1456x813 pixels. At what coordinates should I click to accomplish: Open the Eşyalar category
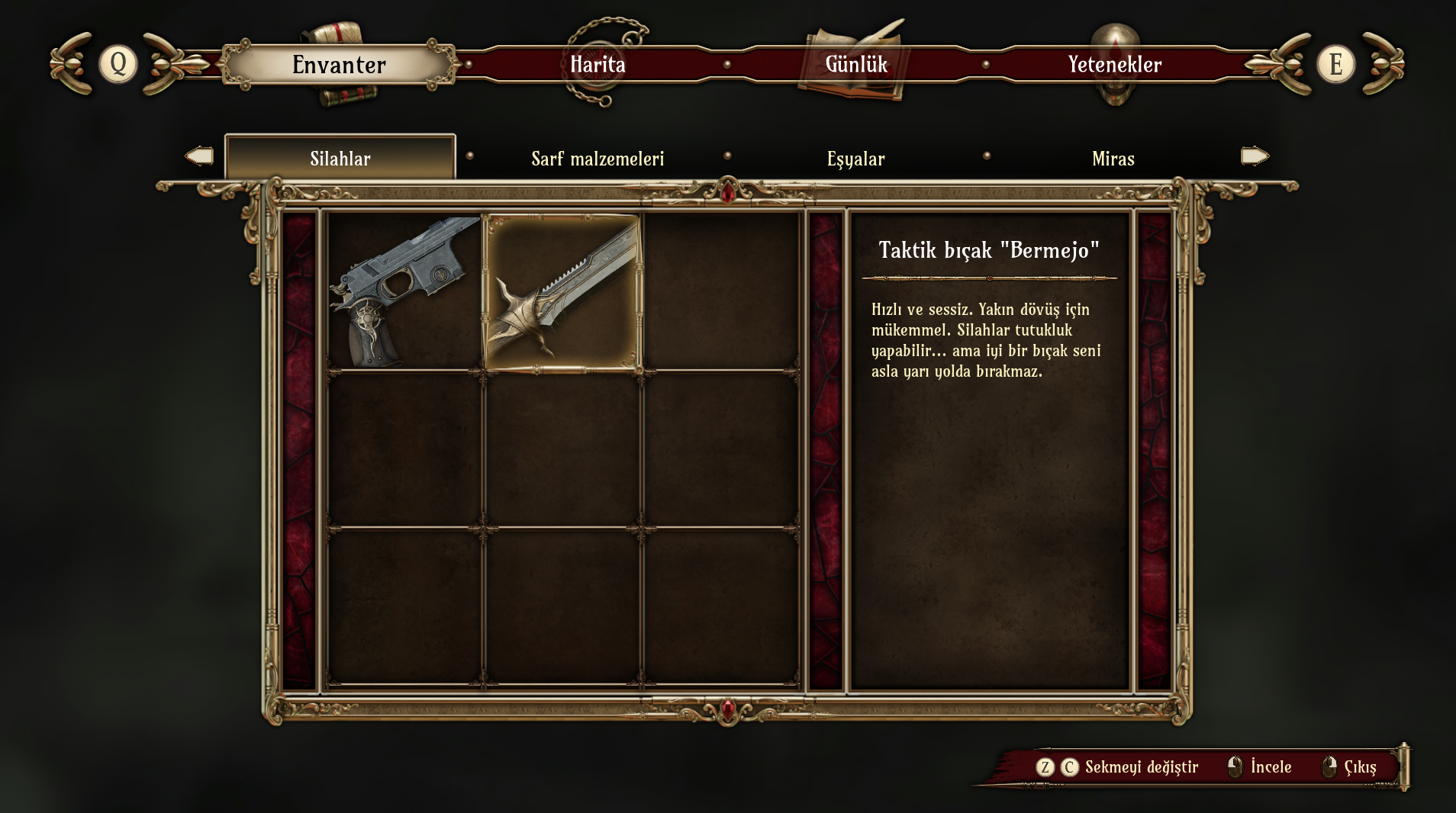pos(855,159)
